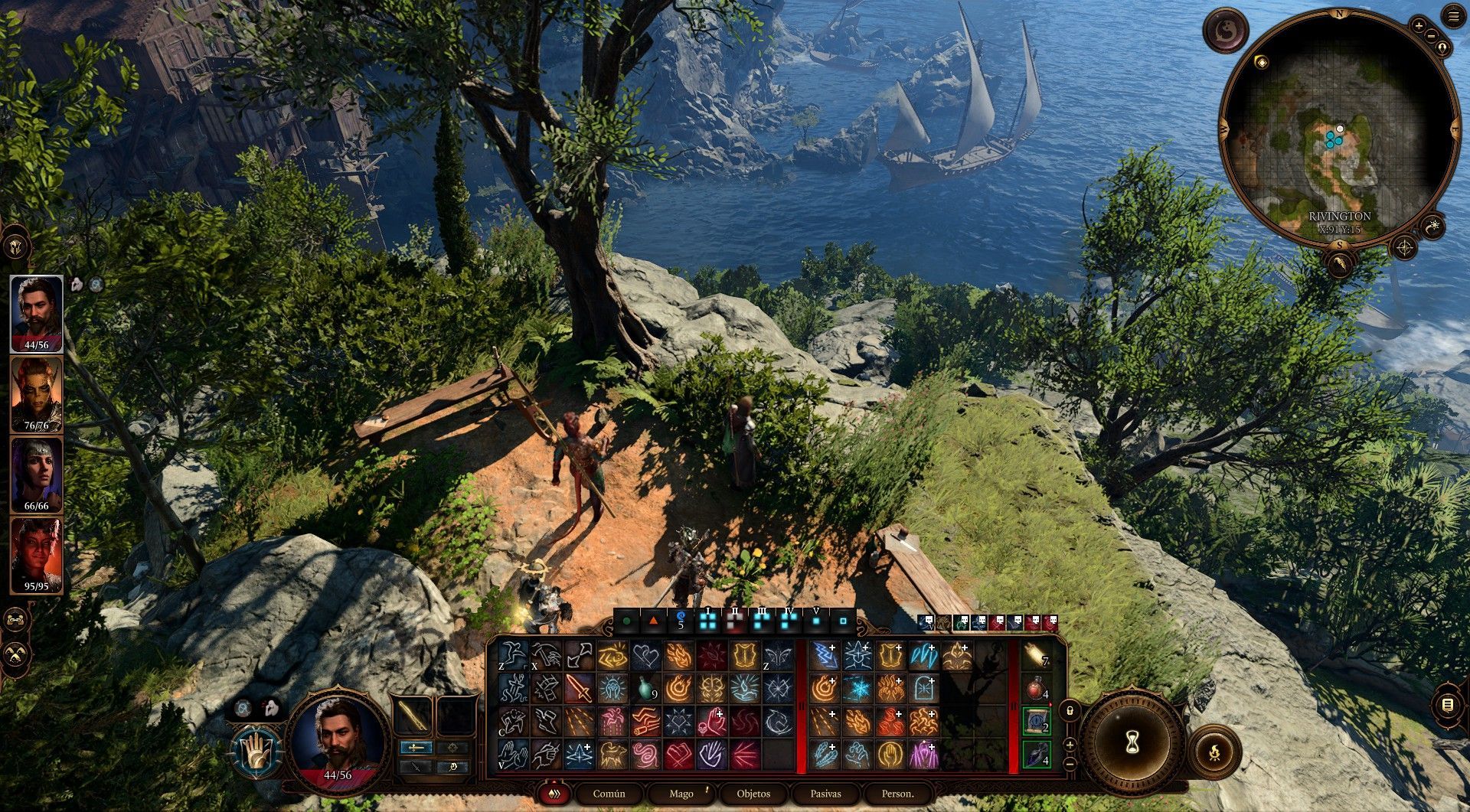Click the hourglass end-turn button
This screenshot has width=1470, height=812.
(x=1132, y=740)
